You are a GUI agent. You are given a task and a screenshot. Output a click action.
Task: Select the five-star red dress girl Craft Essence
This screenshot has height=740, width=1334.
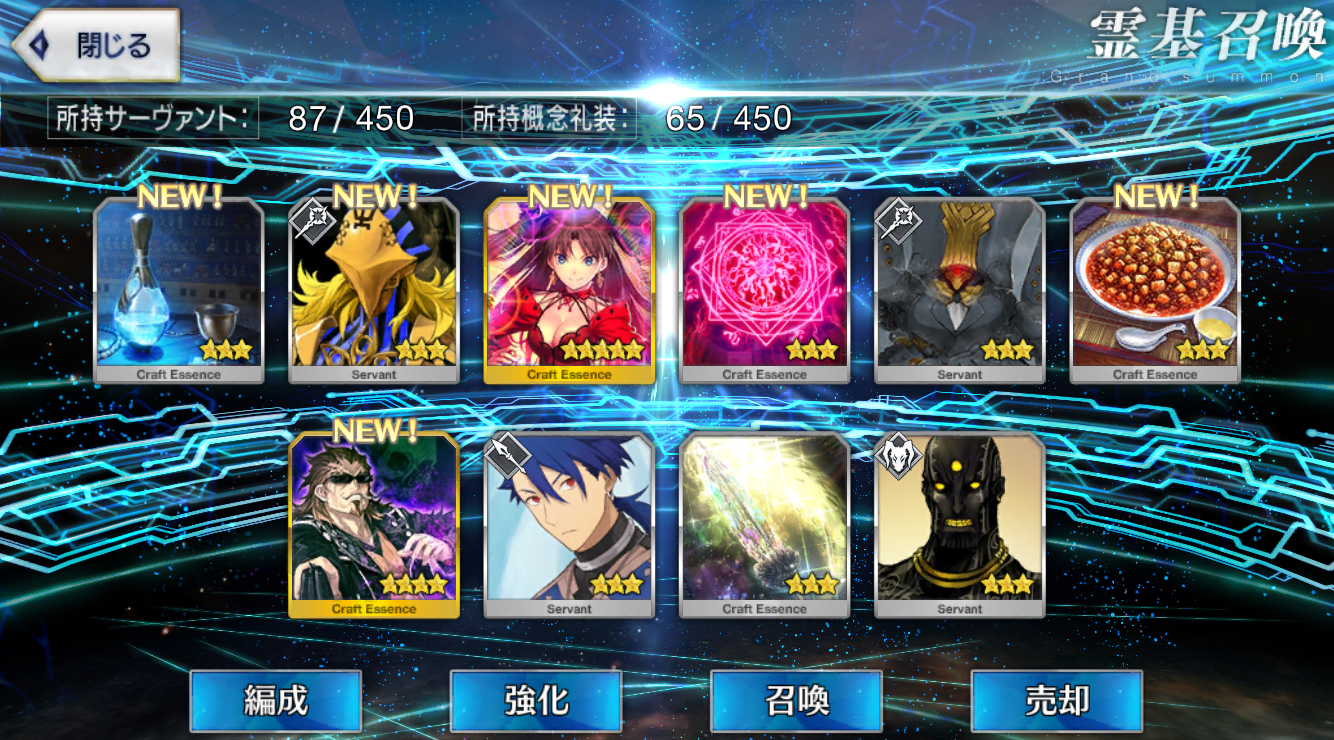point(569,290)
